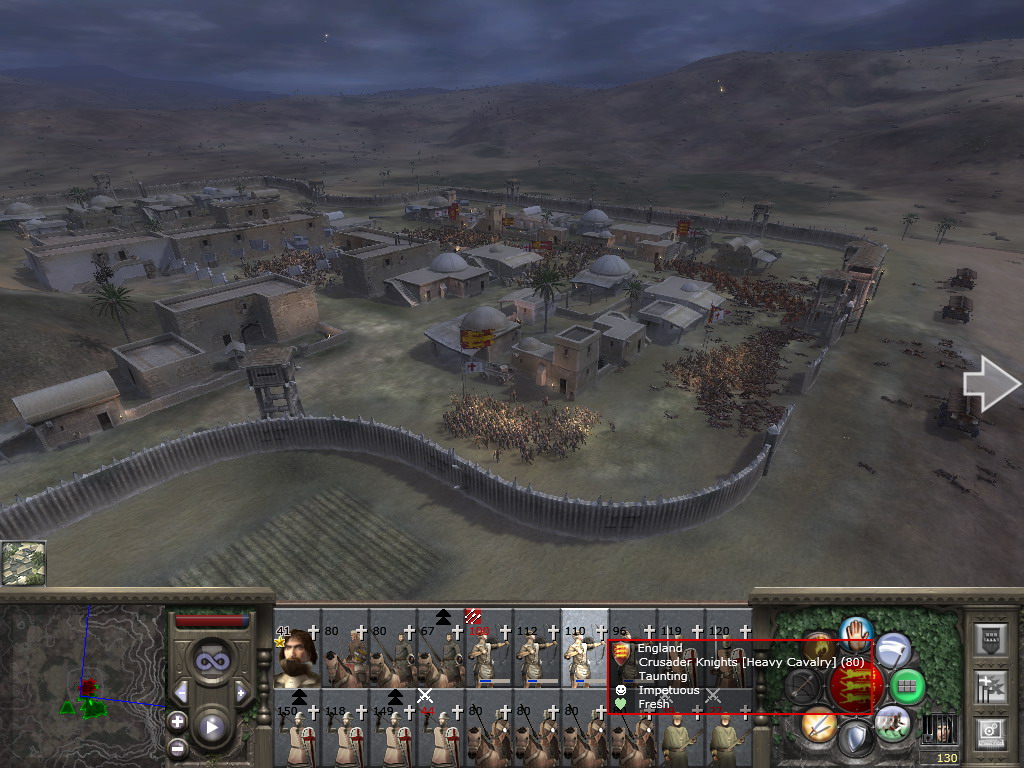Click the large grey arrow on the right edge
This screenshot has width=1024, height=768.
pos(991,386)
